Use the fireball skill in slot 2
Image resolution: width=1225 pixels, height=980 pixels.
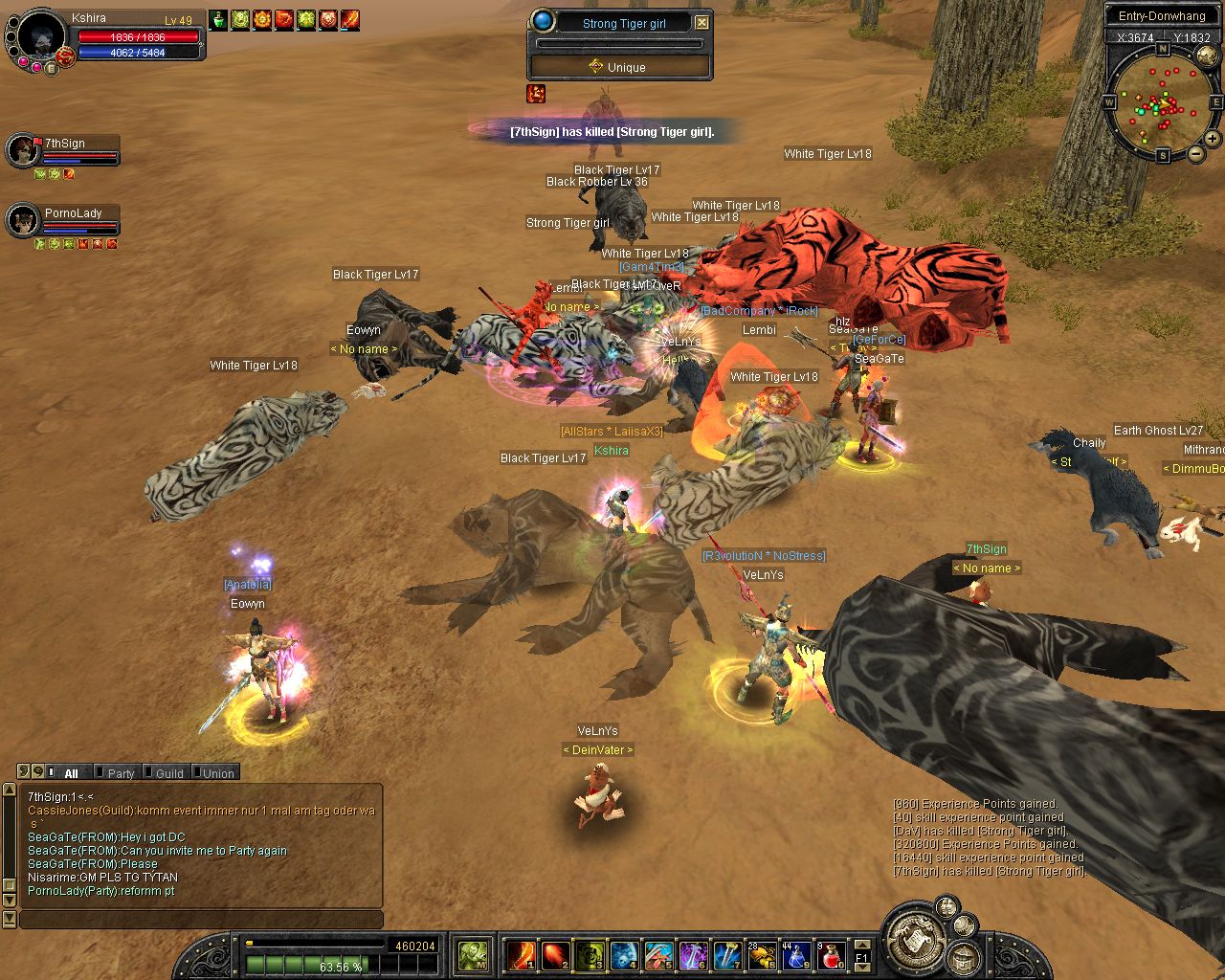555,955
